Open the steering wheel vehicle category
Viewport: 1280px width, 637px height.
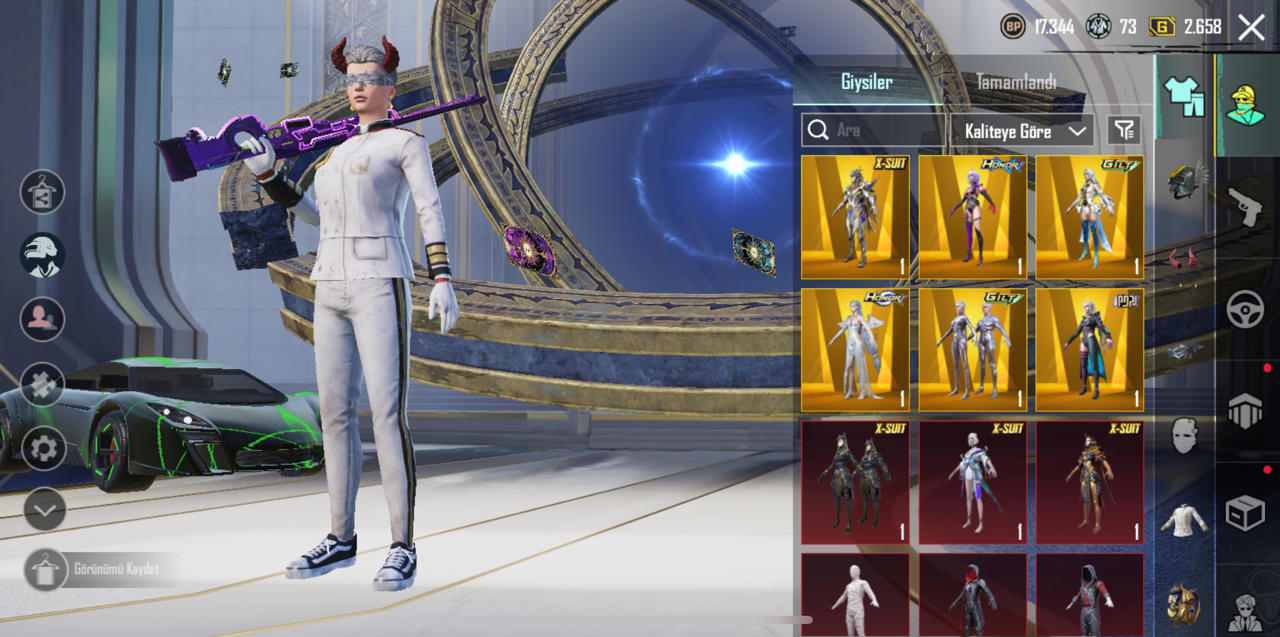tap(1245, 310)
